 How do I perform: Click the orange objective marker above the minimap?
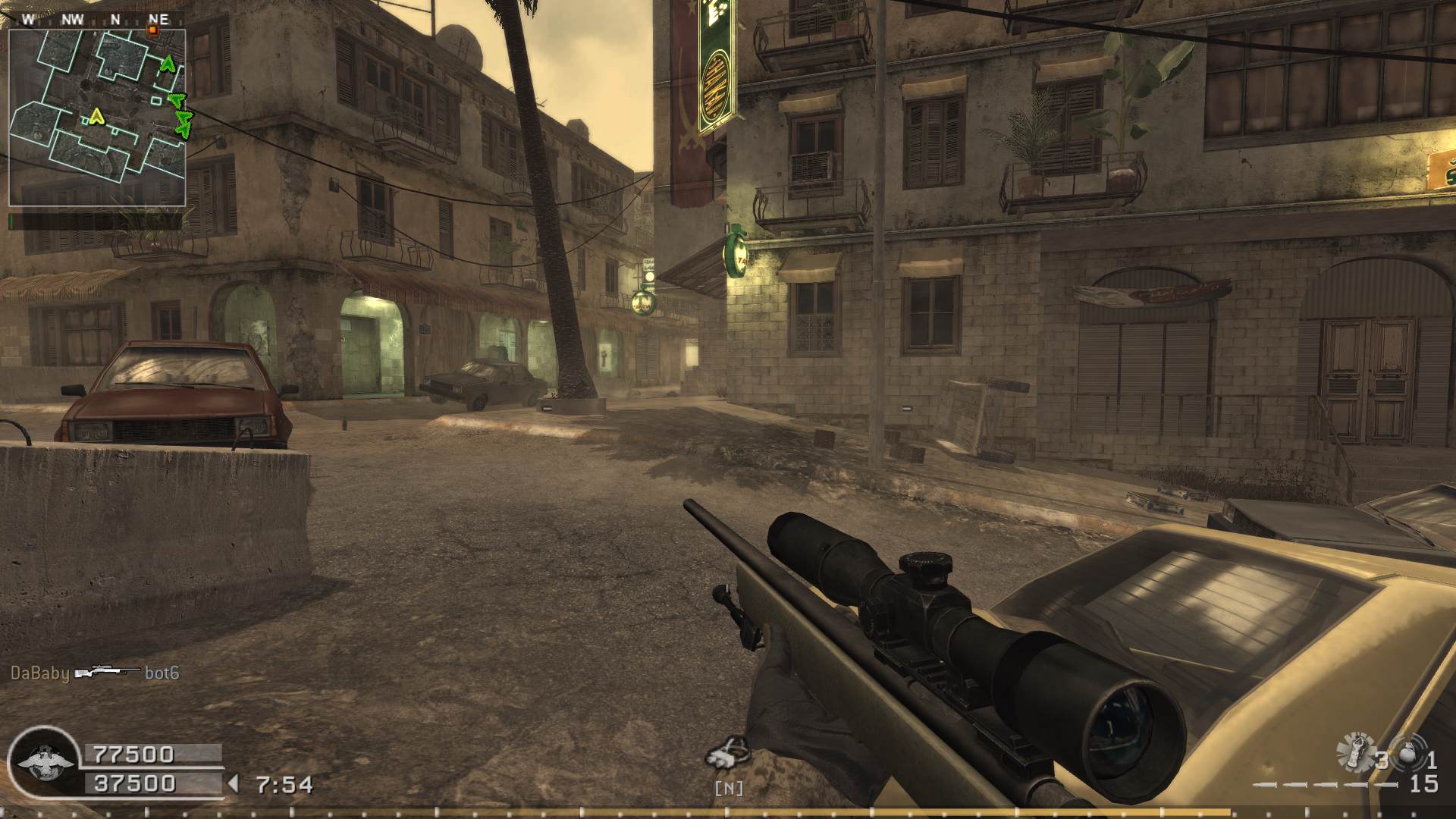click(x=152, y=30)
